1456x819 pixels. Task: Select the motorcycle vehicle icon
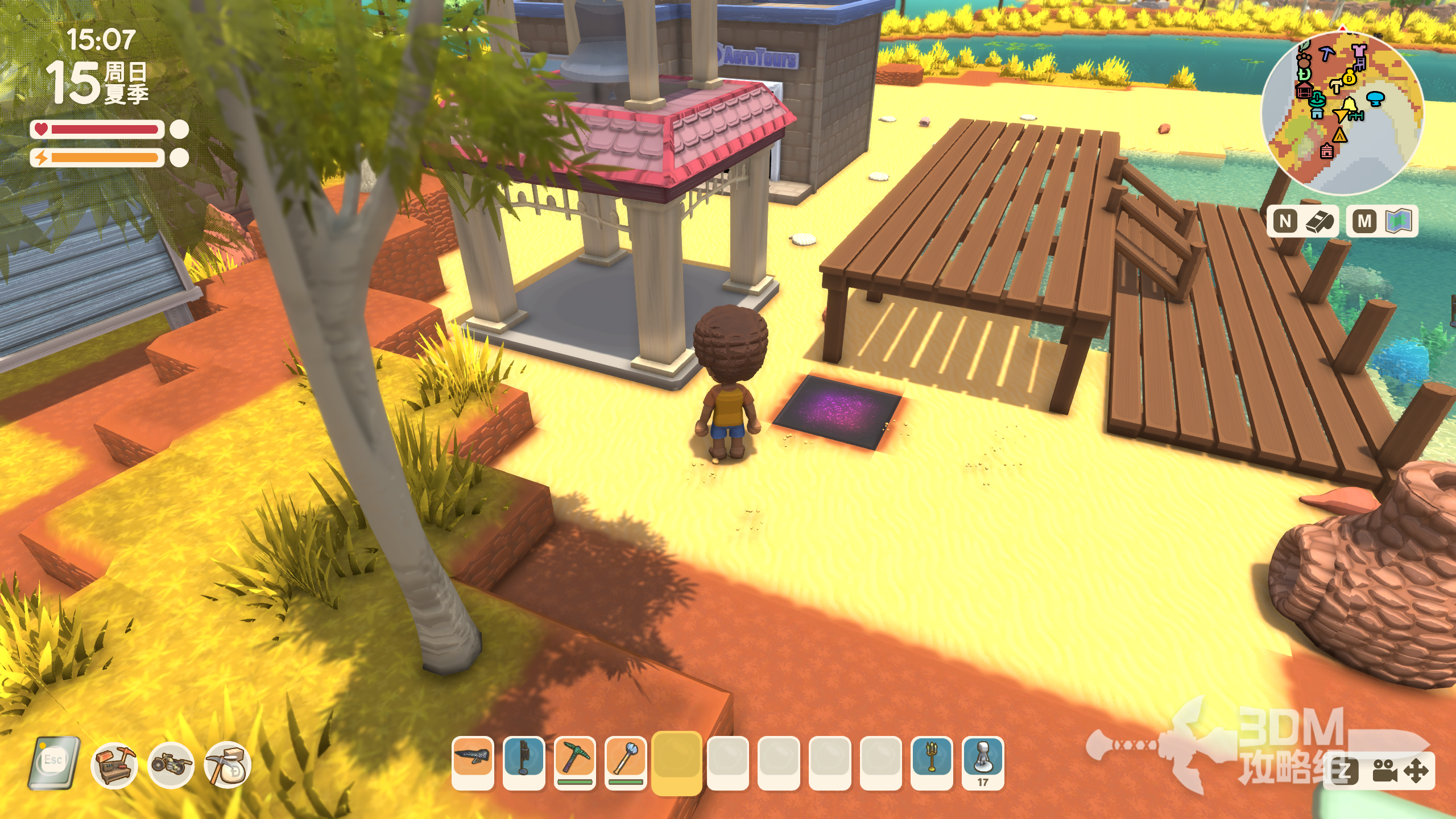(171, 765)
